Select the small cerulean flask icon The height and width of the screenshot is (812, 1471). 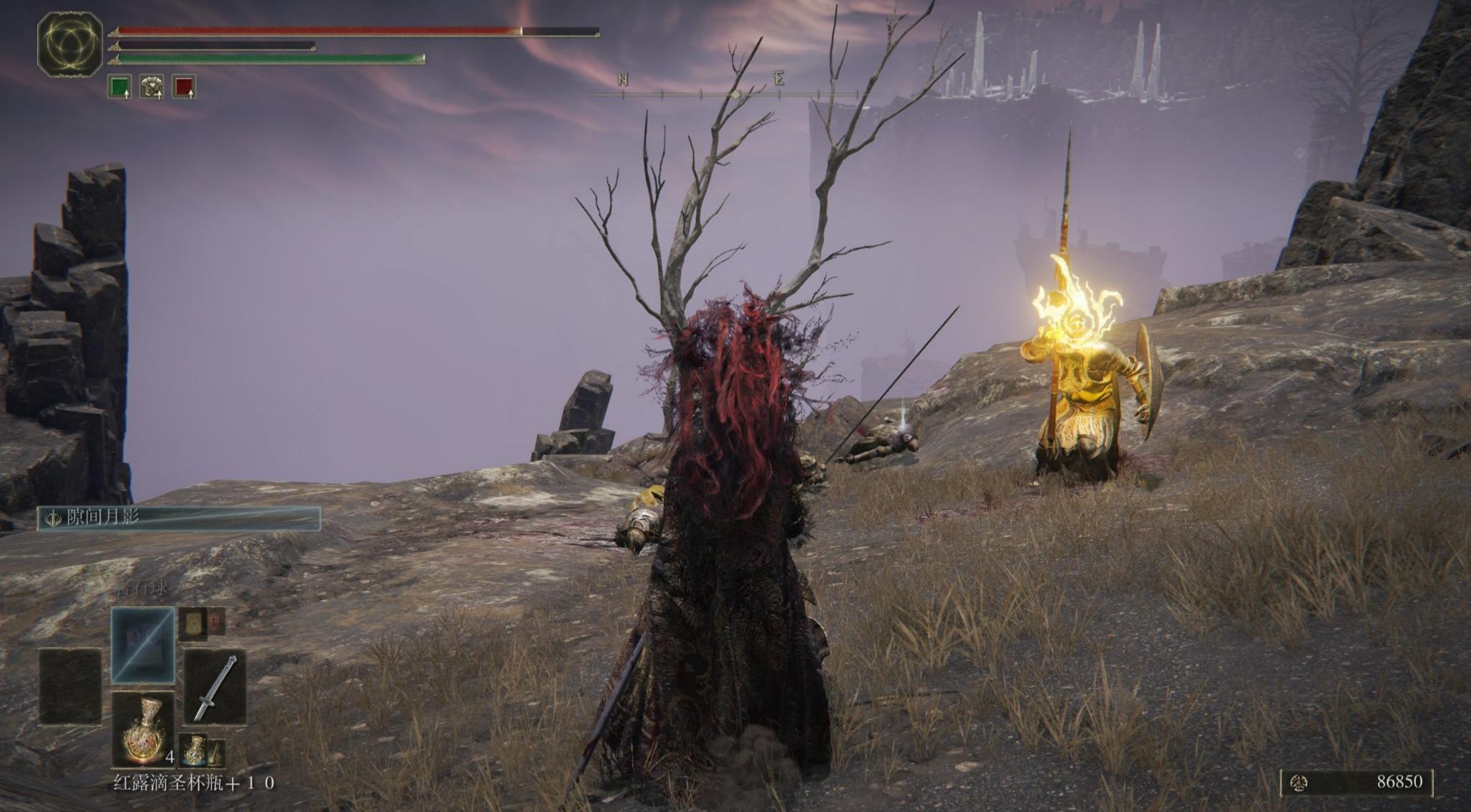coord(193,750)
